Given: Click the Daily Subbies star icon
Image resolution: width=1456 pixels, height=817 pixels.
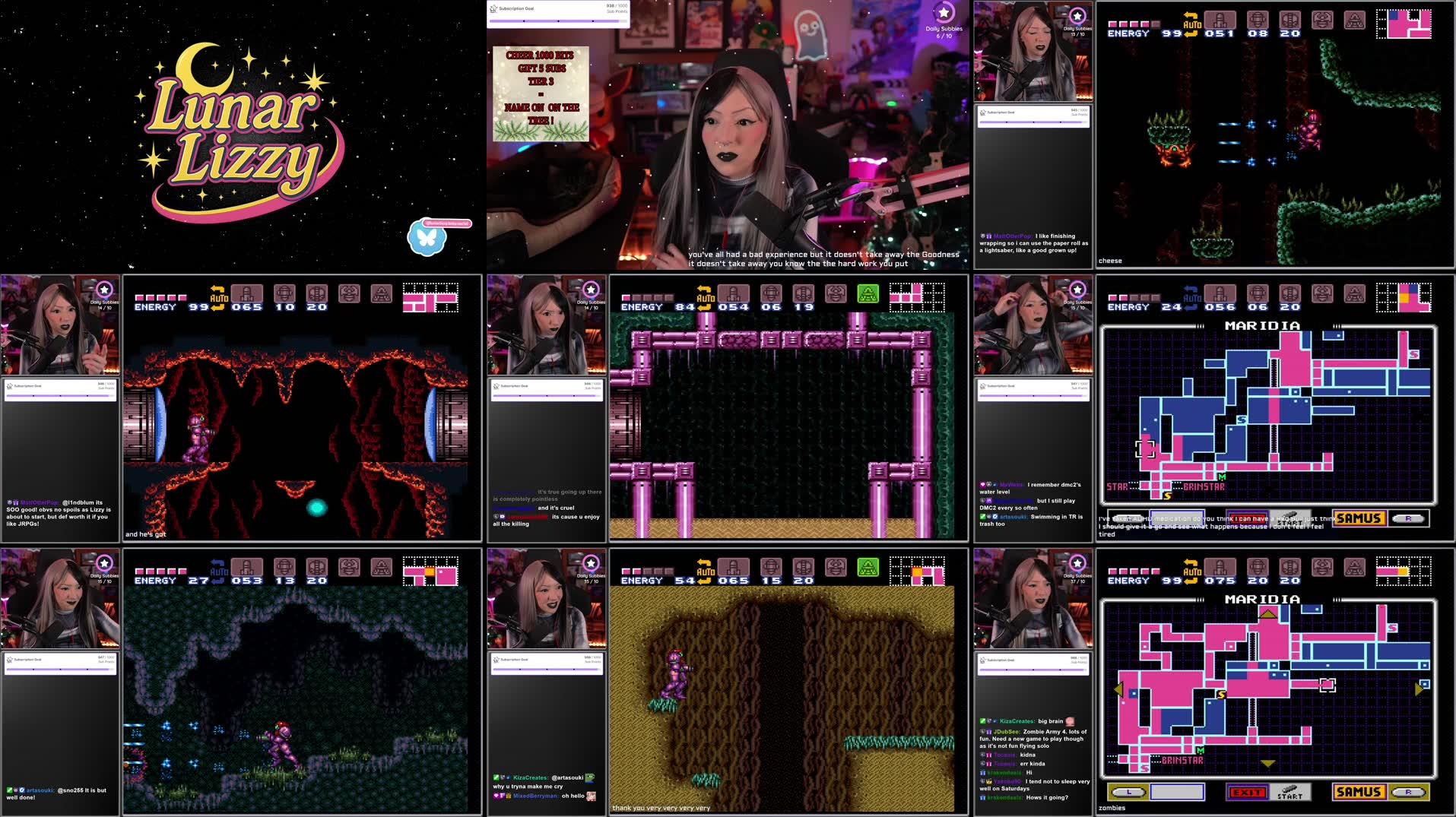Looking at the screenshot, I should pos(944,13).
